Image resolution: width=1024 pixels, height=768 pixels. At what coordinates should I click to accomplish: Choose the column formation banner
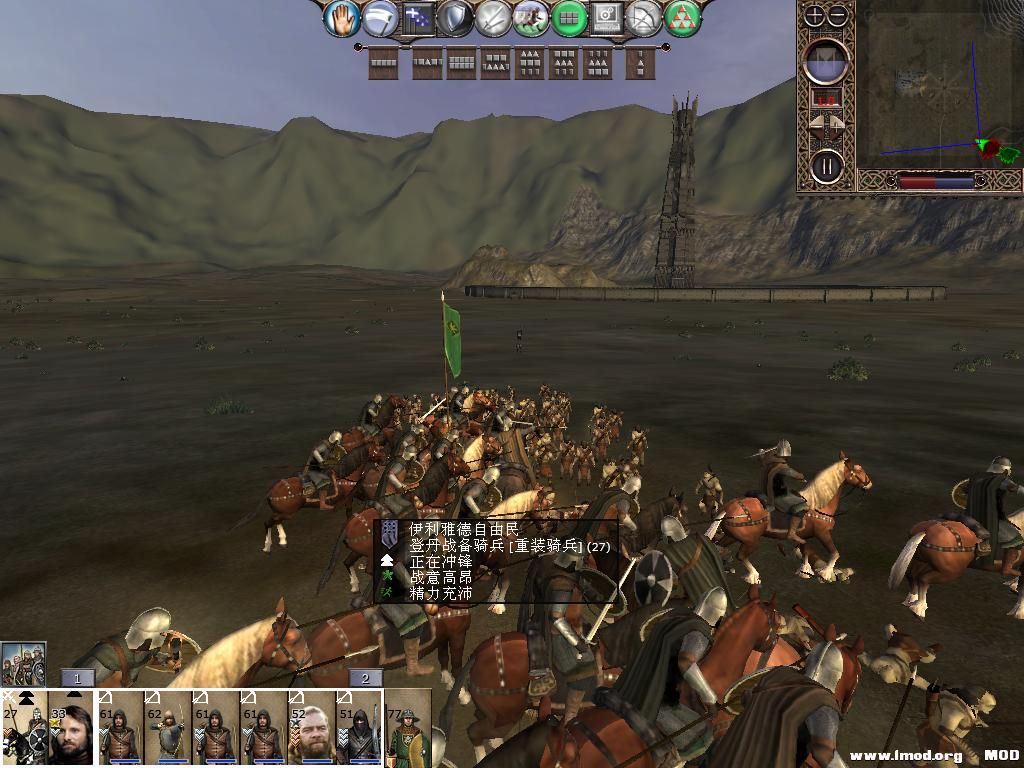(640, 63)
